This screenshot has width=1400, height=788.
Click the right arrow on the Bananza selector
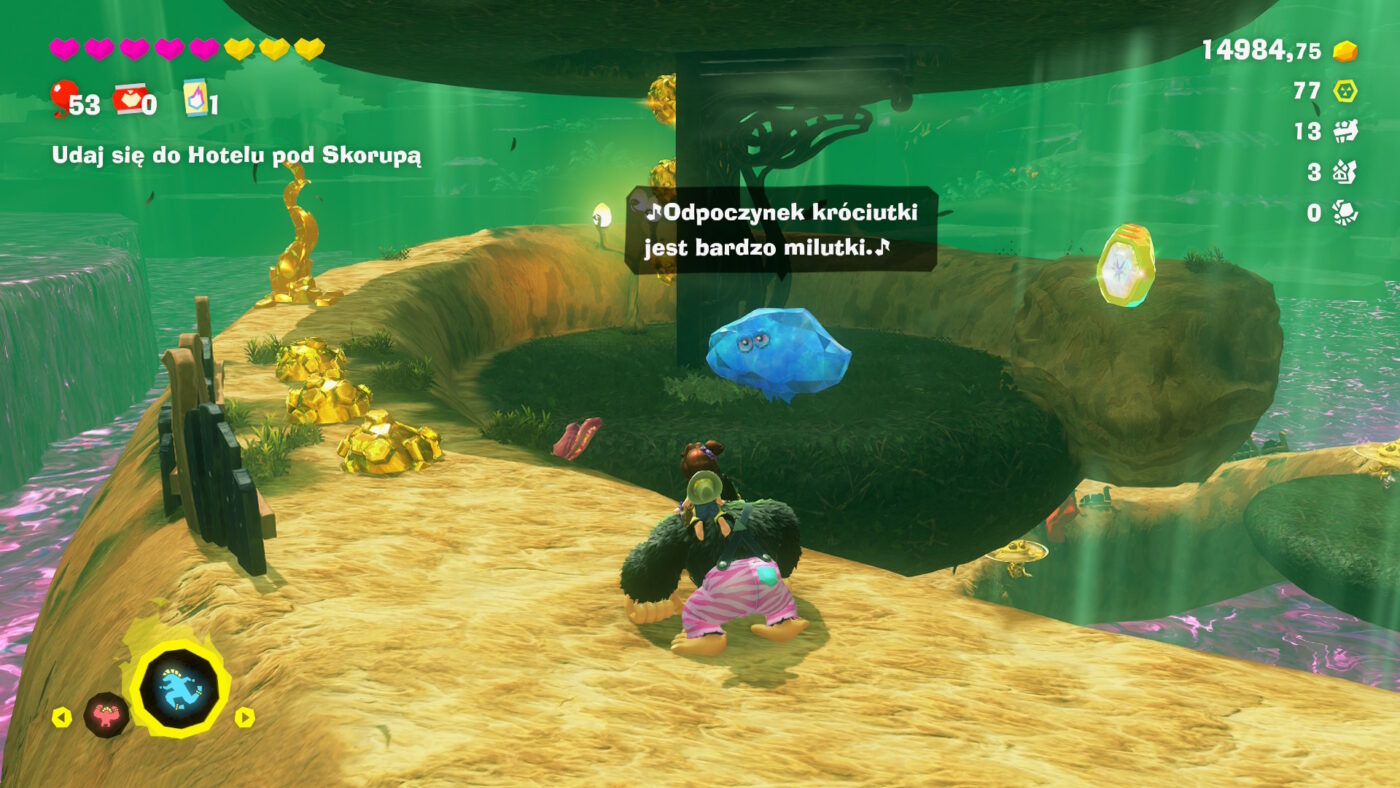pos(246,718)
